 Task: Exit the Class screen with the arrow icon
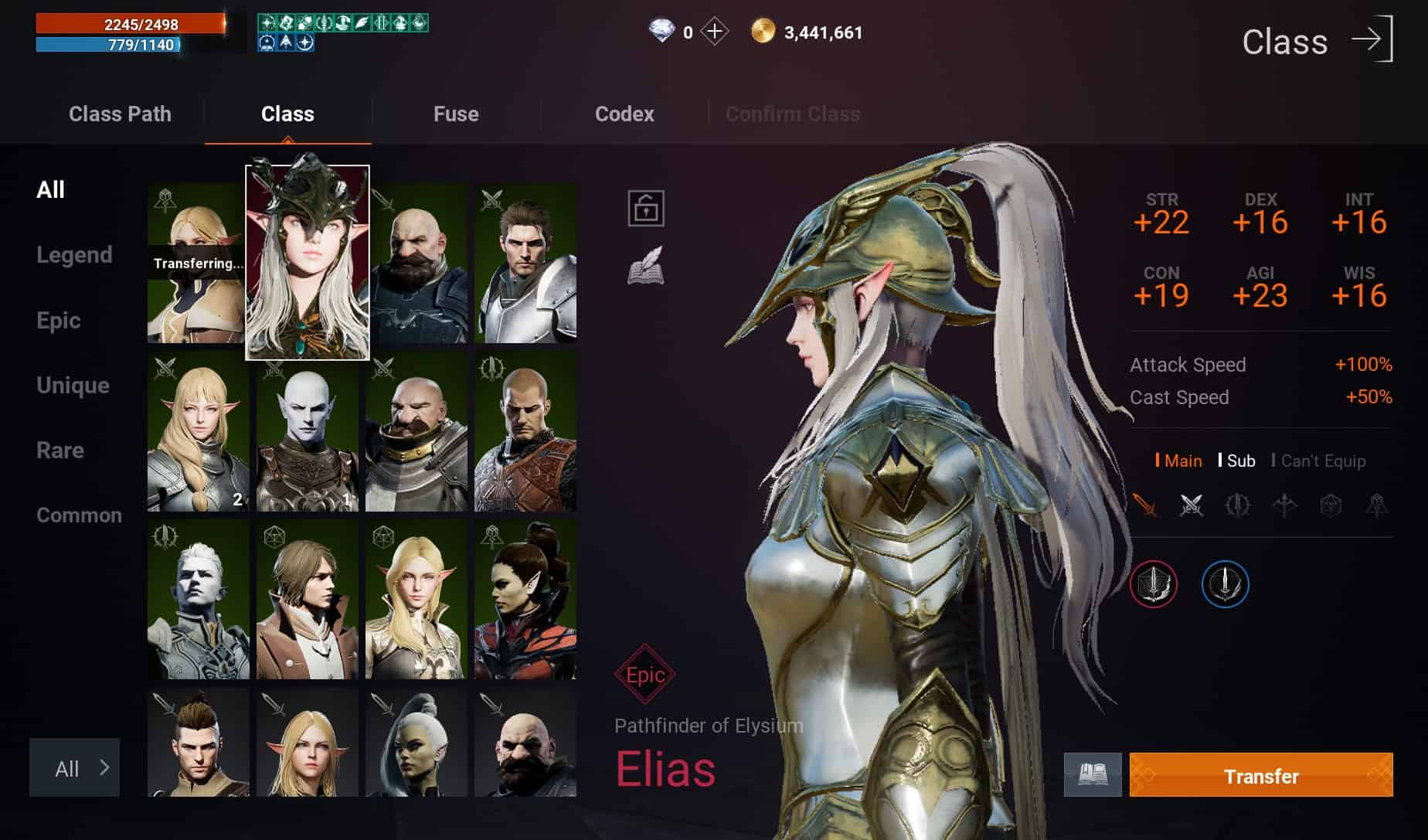tap(1372, 39)
